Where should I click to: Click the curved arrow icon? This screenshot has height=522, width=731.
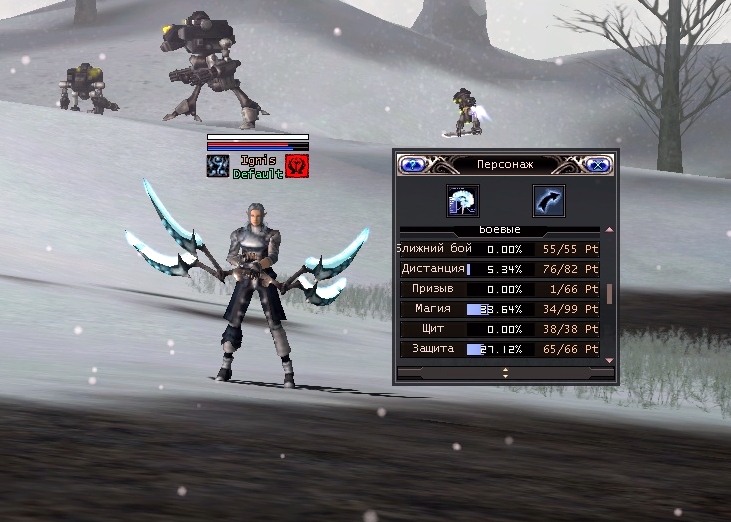pyautogui.click(x=548, y=201)
